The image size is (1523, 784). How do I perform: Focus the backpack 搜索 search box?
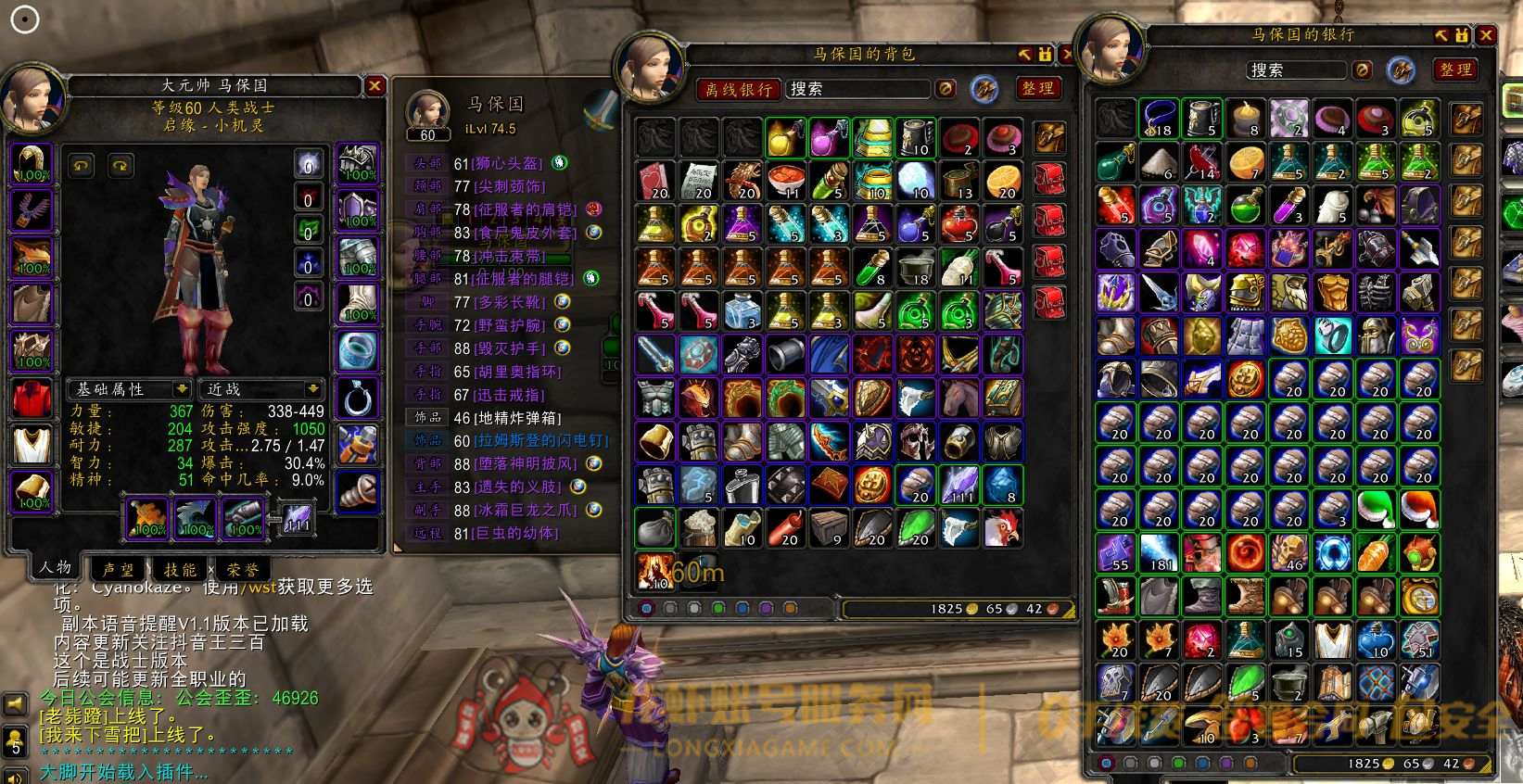(x=857, y=89)
